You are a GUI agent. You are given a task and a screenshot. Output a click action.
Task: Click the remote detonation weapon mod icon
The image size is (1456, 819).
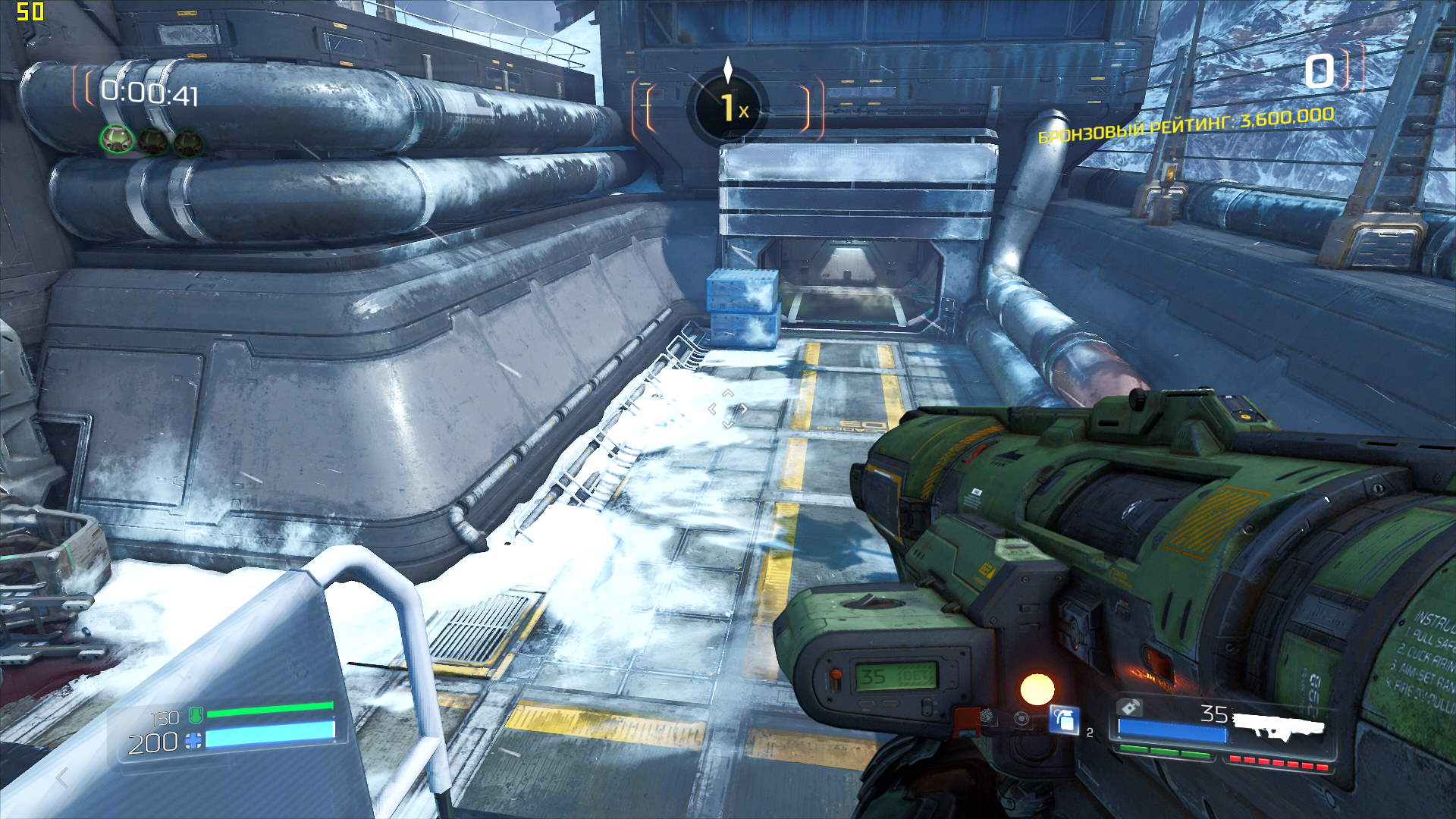coord(1129,708)
